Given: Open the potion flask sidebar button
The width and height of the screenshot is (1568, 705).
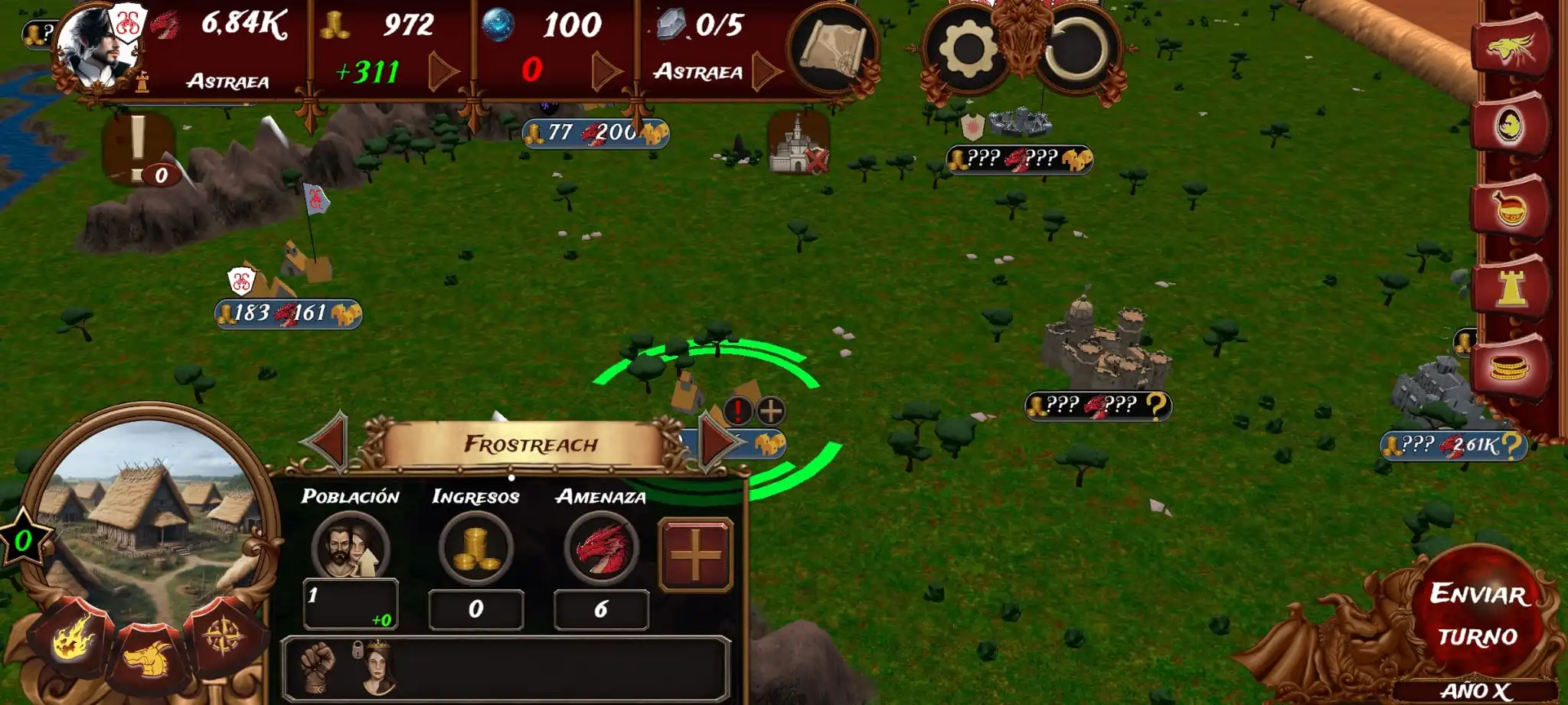Looking at the screenshot, I should tap(1510, 208).
